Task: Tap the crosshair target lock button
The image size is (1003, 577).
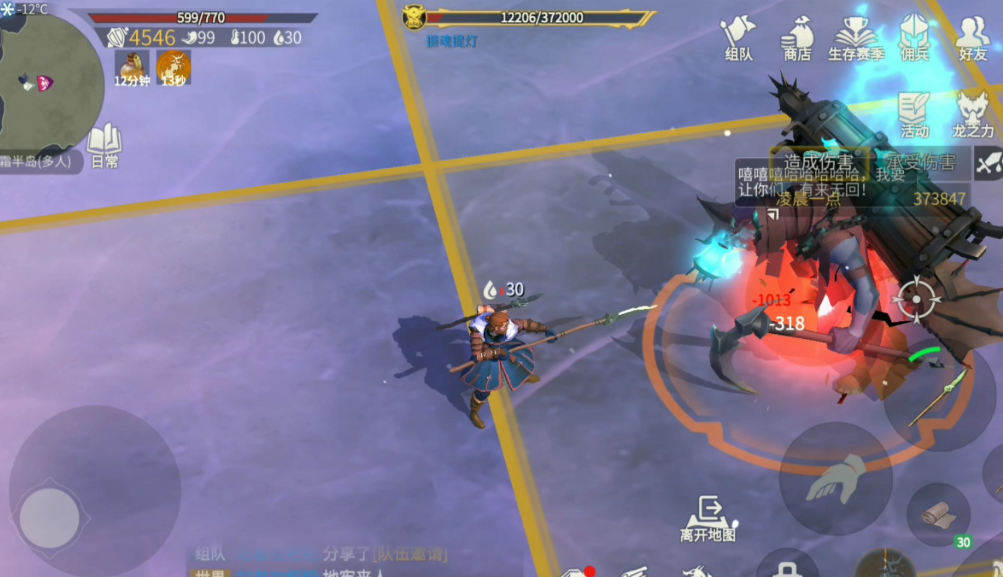Action: coord(915,298)
